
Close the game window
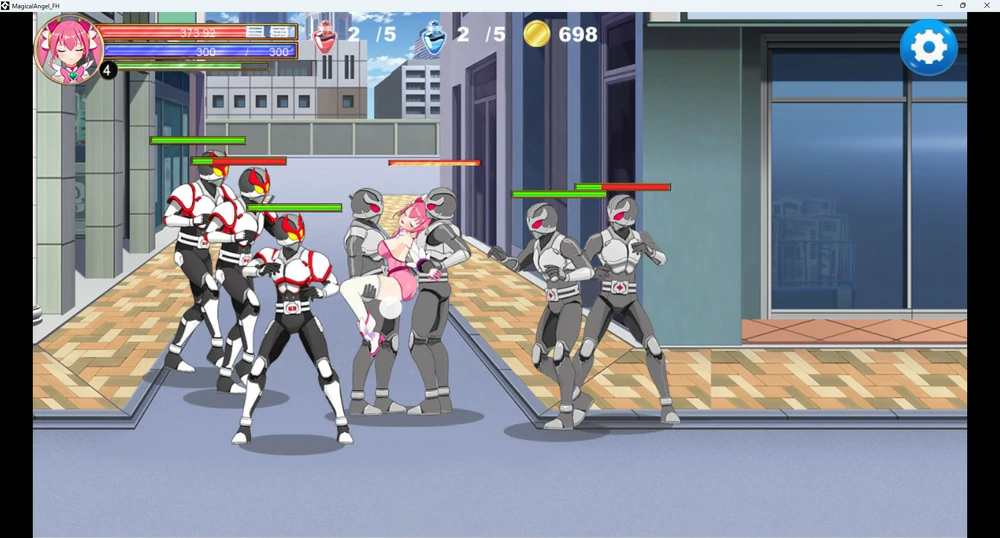click(987, 6)
